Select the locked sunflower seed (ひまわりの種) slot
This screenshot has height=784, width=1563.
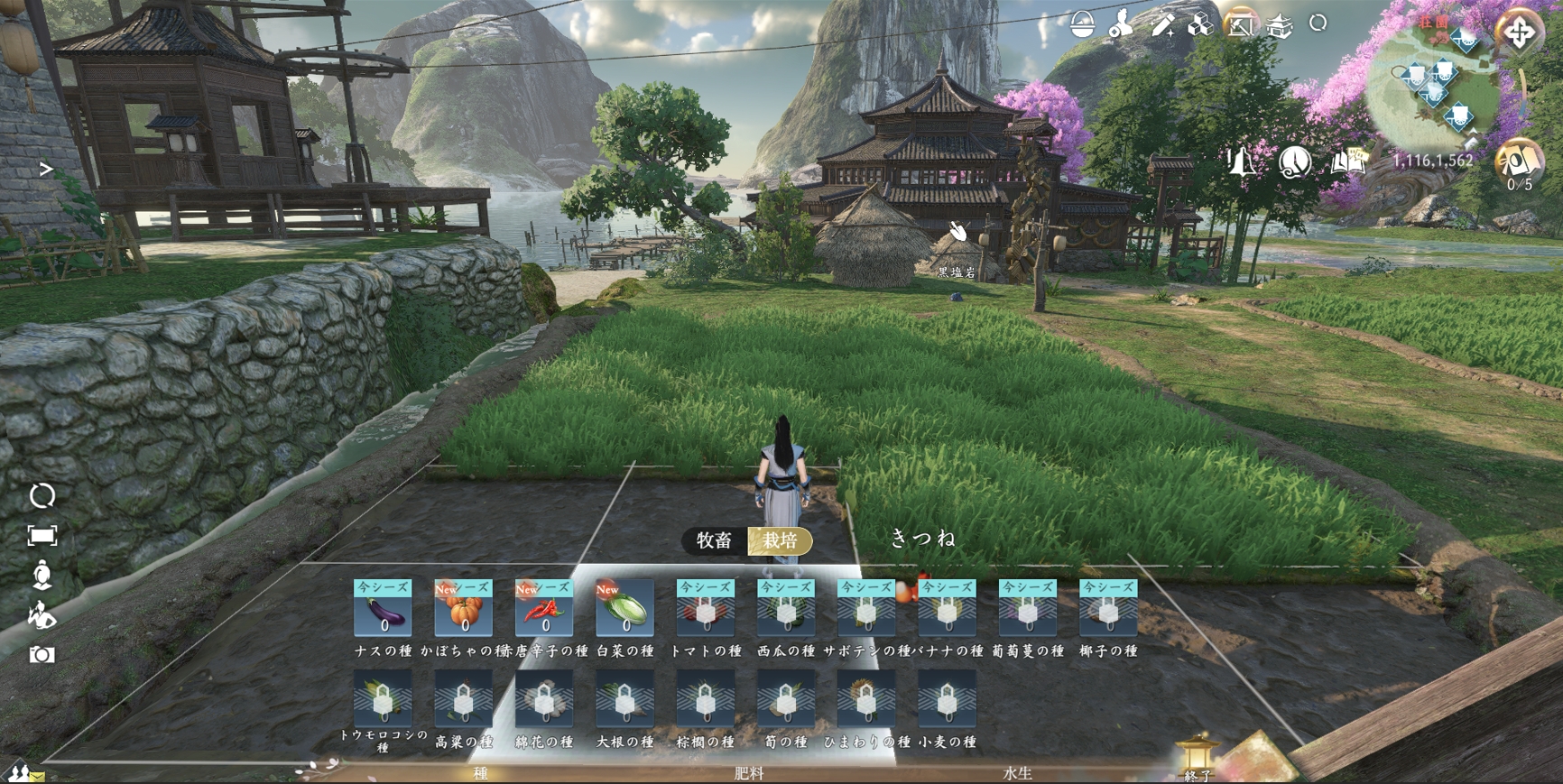coord(866,699)
